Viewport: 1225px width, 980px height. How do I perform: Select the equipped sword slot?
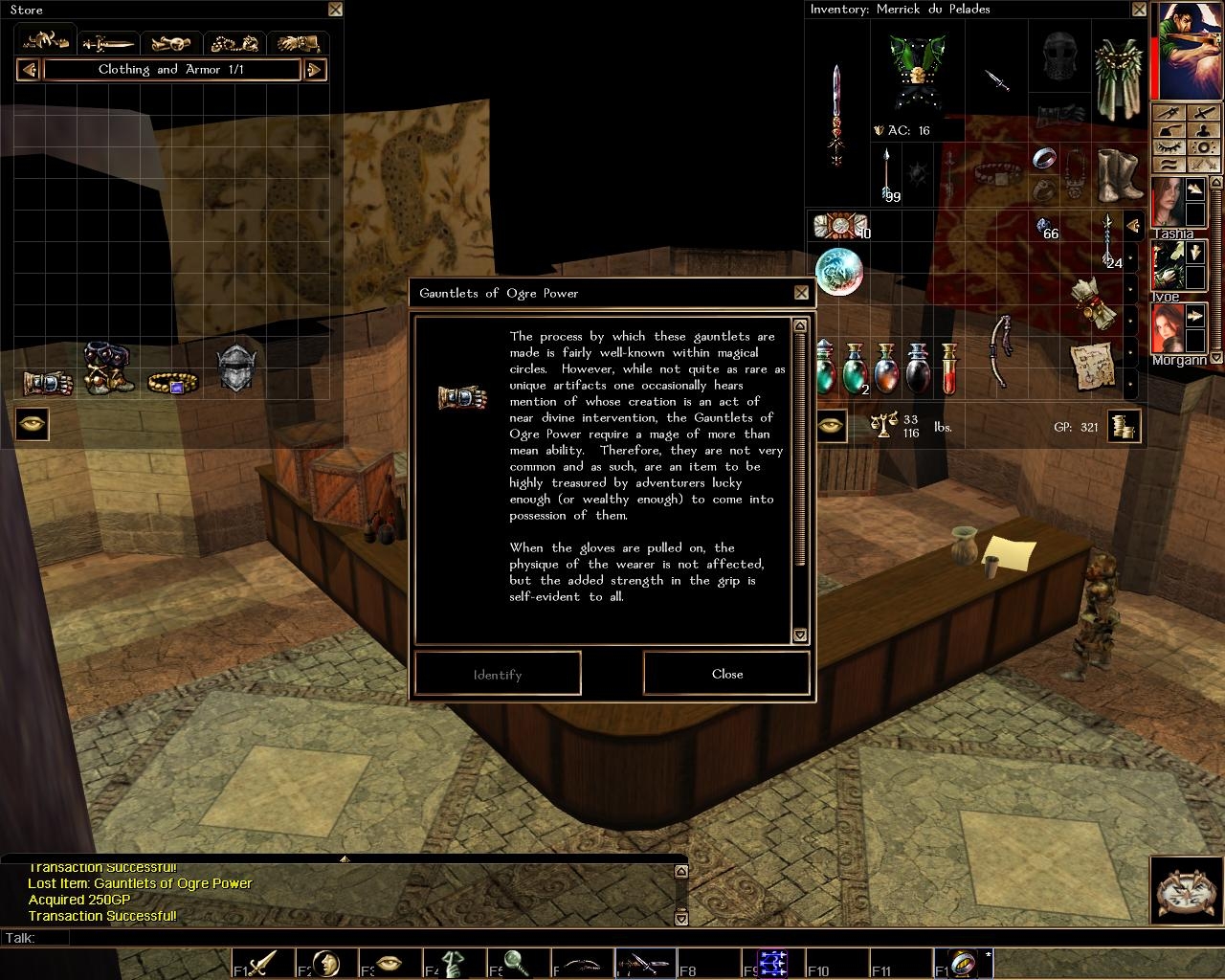pos(837,113)
